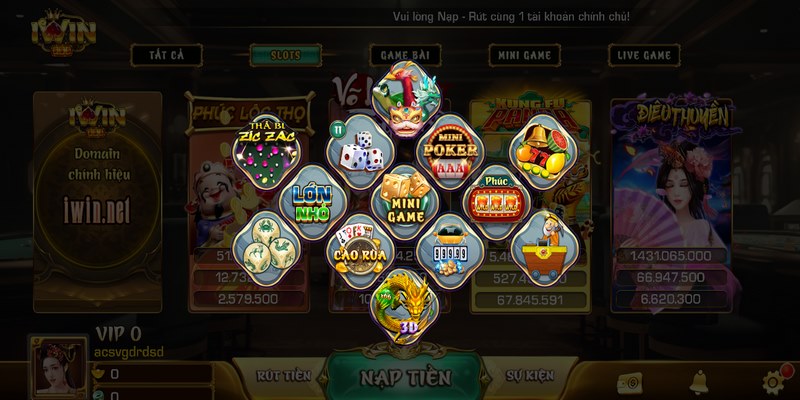Click the NẠP TIỀN deposit button

pos(404,378)
